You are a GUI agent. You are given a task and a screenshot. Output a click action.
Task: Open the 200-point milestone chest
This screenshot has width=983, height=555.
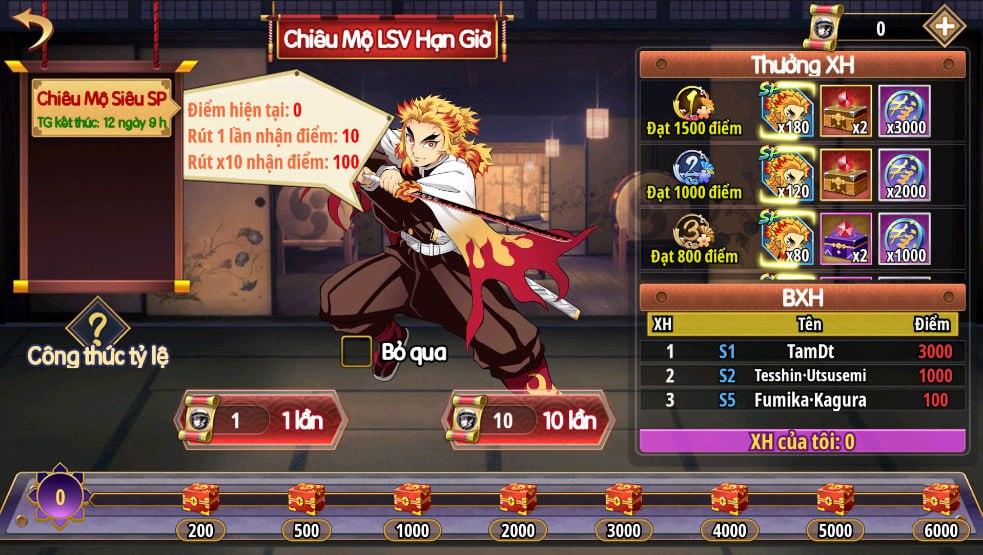pos(200,498)
